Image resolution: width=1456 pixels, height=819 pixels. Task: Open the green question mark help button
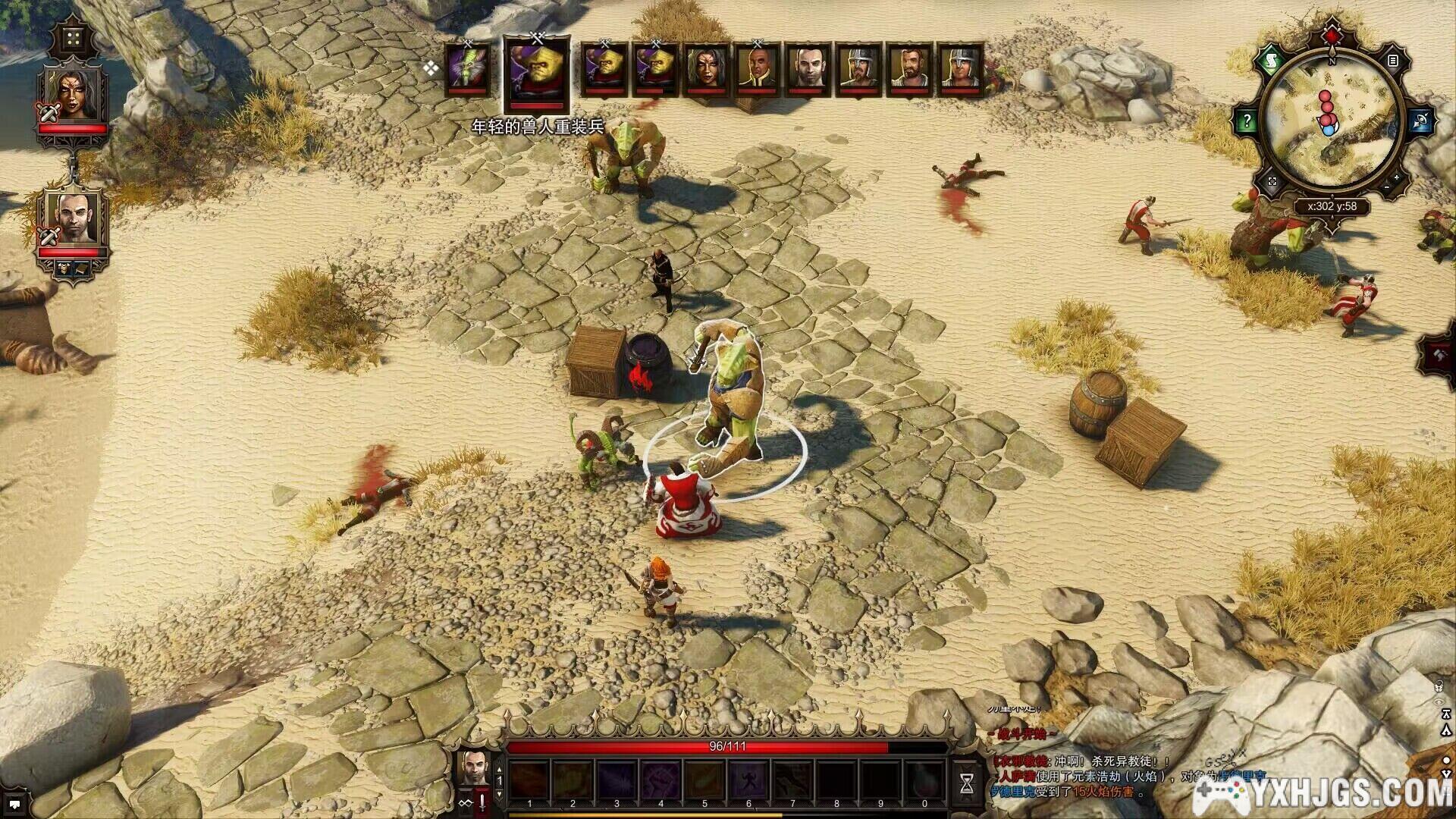1247,120
